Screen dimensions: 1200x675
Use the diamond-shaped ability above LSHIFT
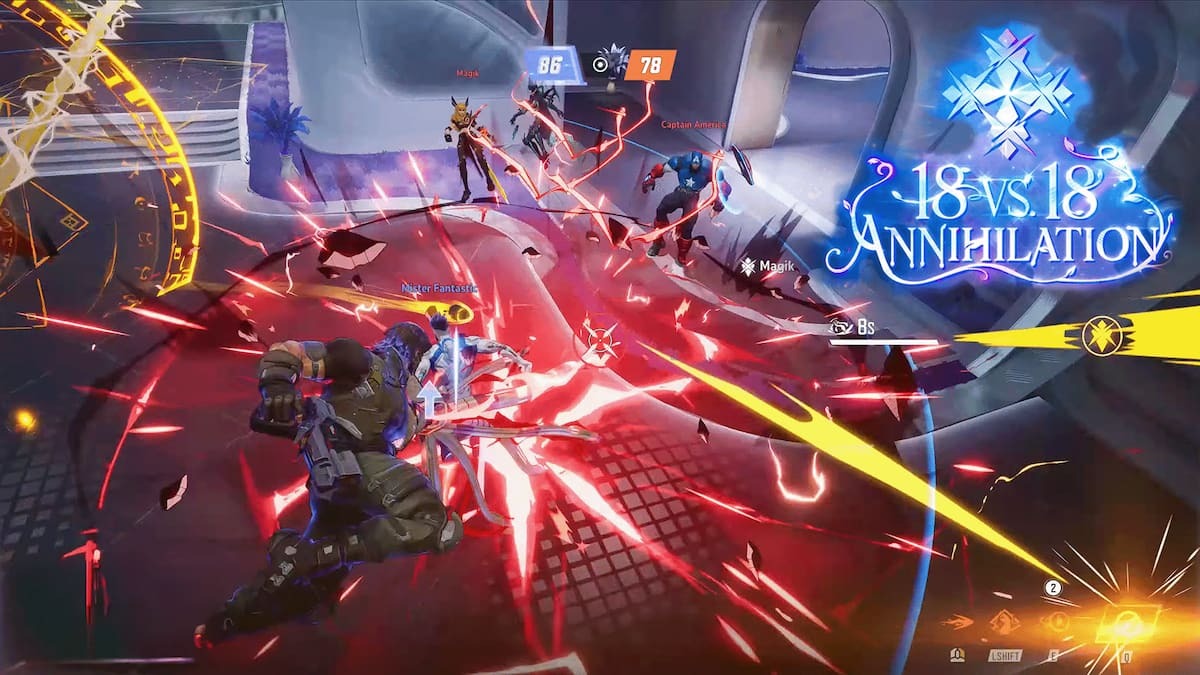[1003, 624]
